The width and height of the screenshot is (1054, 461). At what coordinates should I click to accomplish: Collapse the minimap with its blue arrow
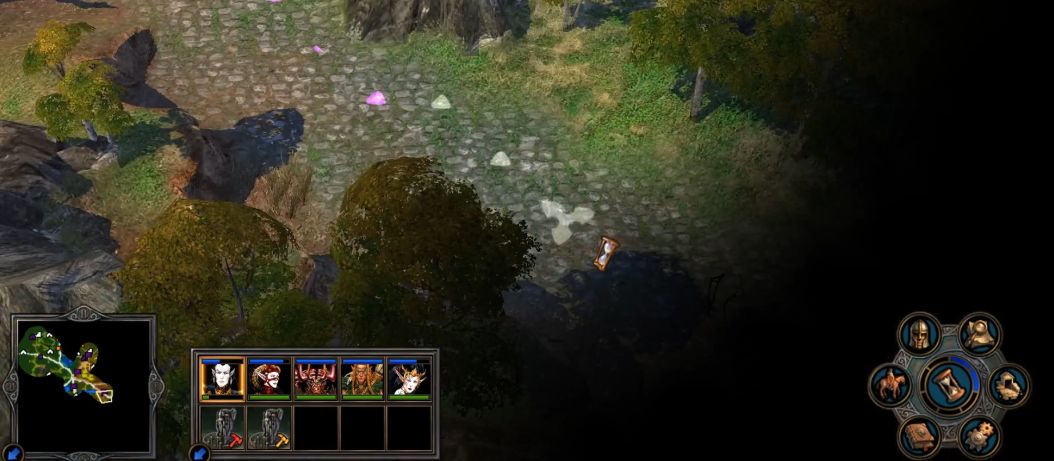click(12, 453)
